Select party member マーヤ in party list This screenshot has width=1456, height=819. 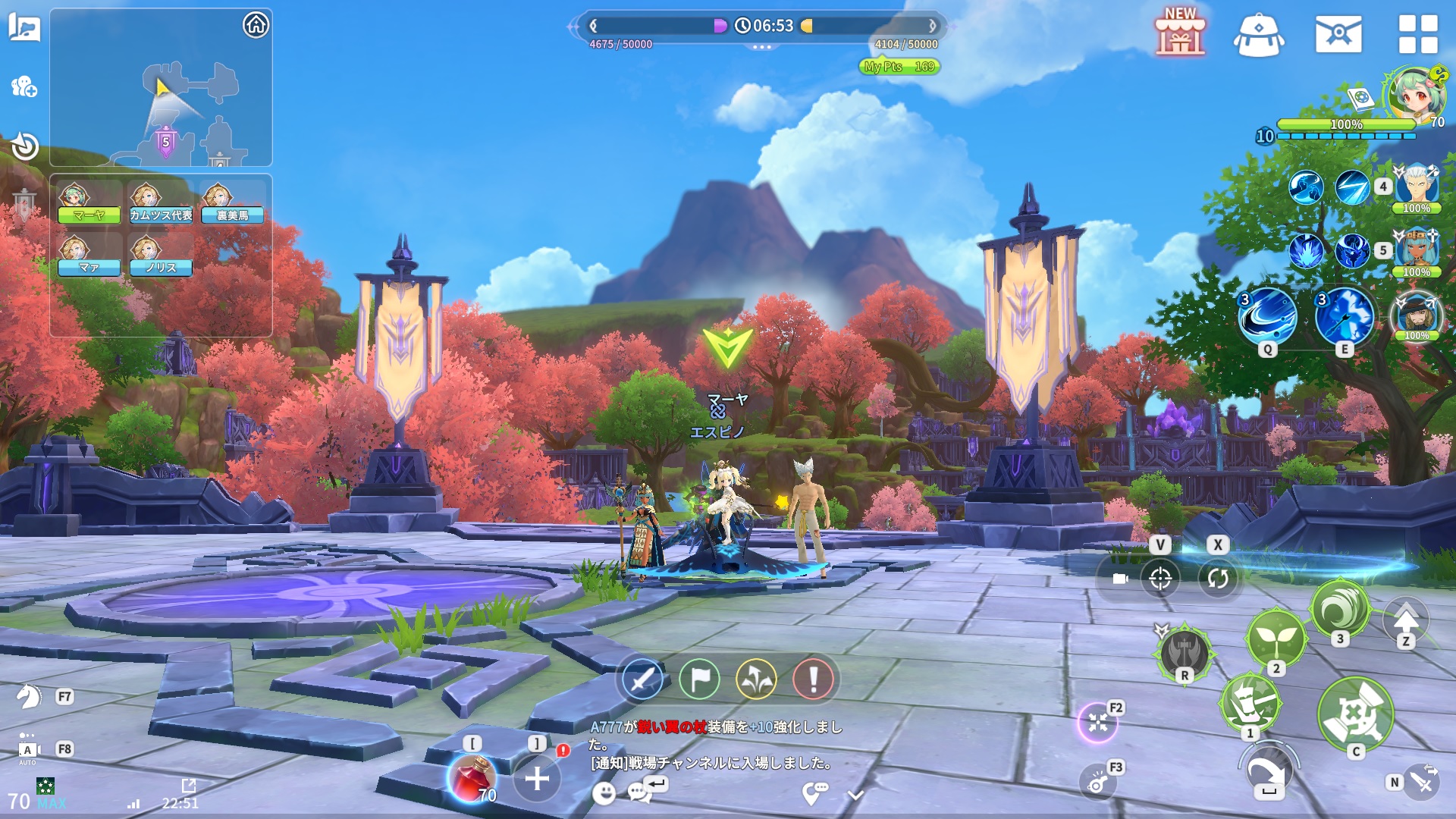tap(89, 205)
